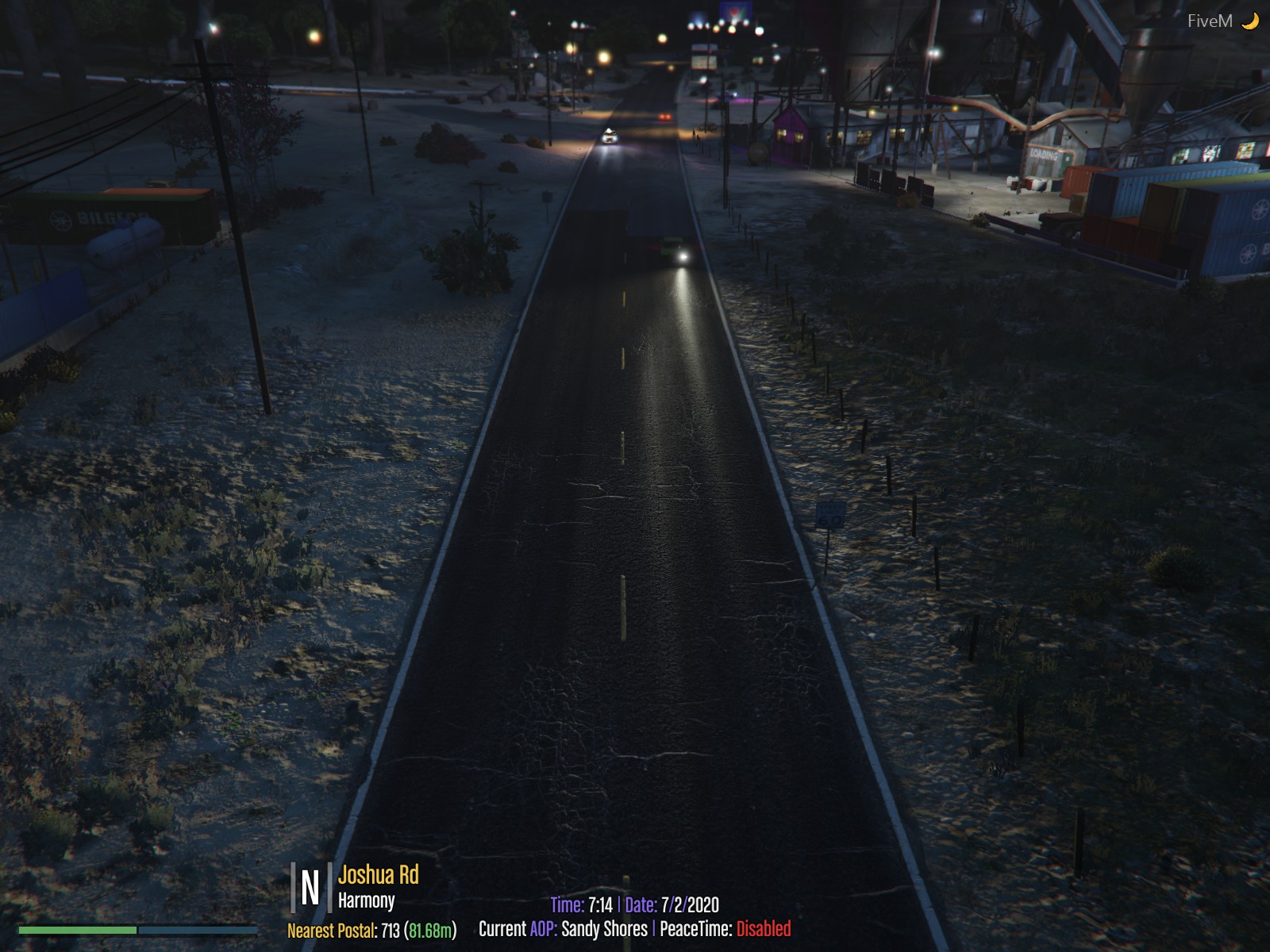Click the FiveM moon watermark icon
This screenshot has height=952, width=1270.
tap(1250, 21)
